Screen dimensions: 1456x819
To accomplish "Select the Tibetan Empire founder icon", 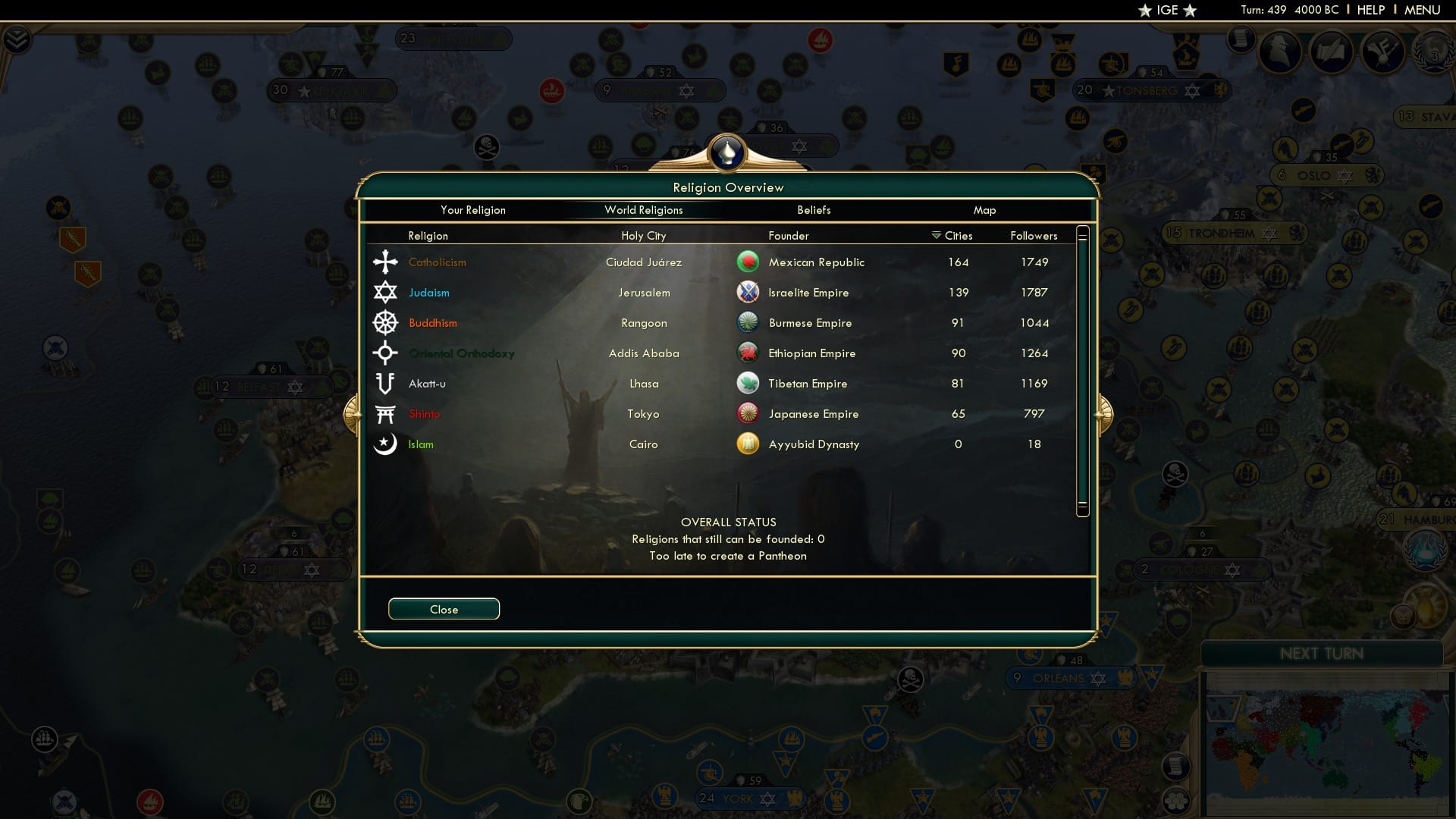I will (x=749, y=383).
